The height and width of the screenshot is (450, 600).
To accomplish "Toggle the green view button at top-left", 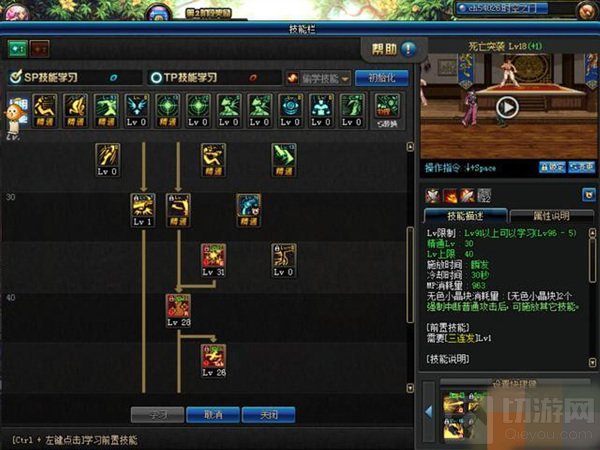I will 18,48.
